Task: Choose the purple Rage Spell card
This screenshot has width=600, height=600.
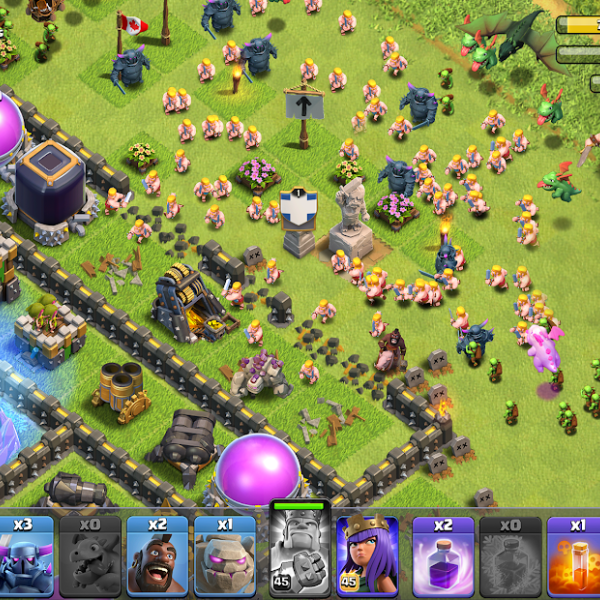Action: click(x=441, y=558)
